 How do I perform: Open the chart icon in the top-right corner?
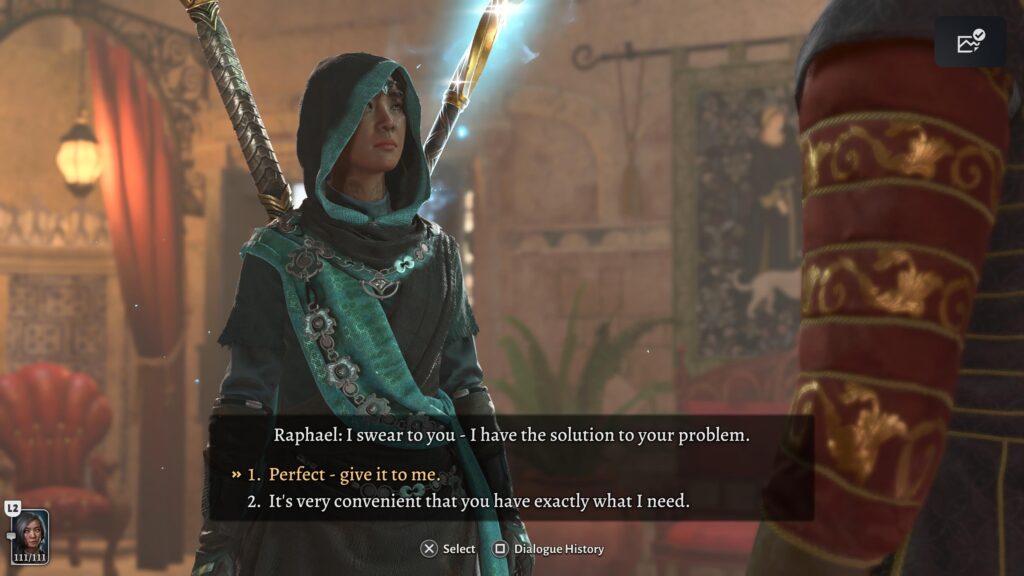[x=970, y=42]
